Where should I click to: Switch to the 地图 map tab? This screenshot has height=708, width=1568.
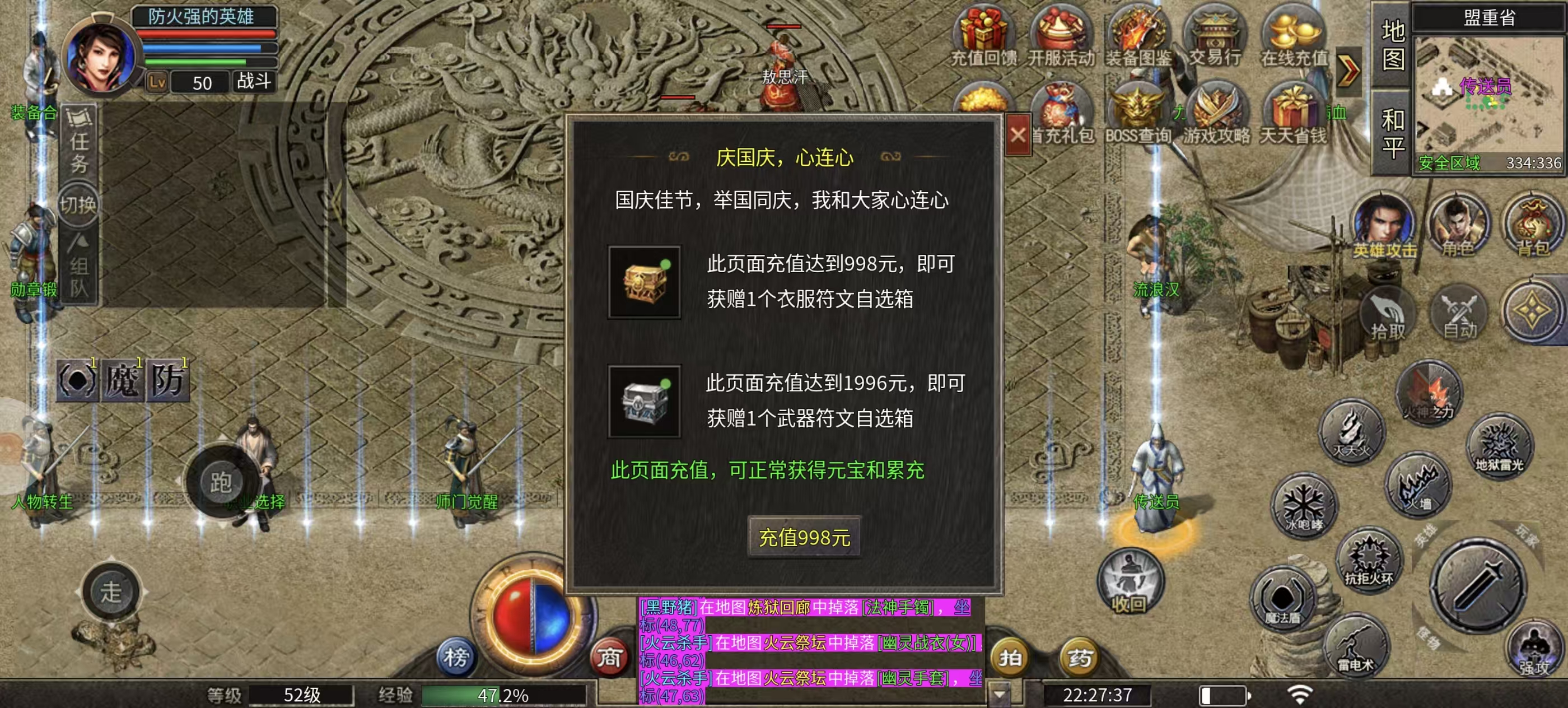click(1393, 47)
